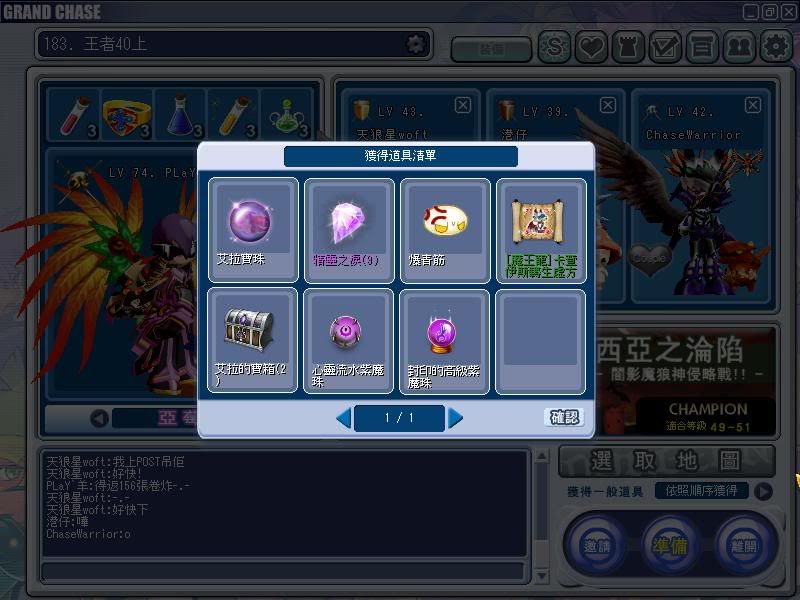
Task: Edit the room title settings gear
Action: [x=415, y=44]
